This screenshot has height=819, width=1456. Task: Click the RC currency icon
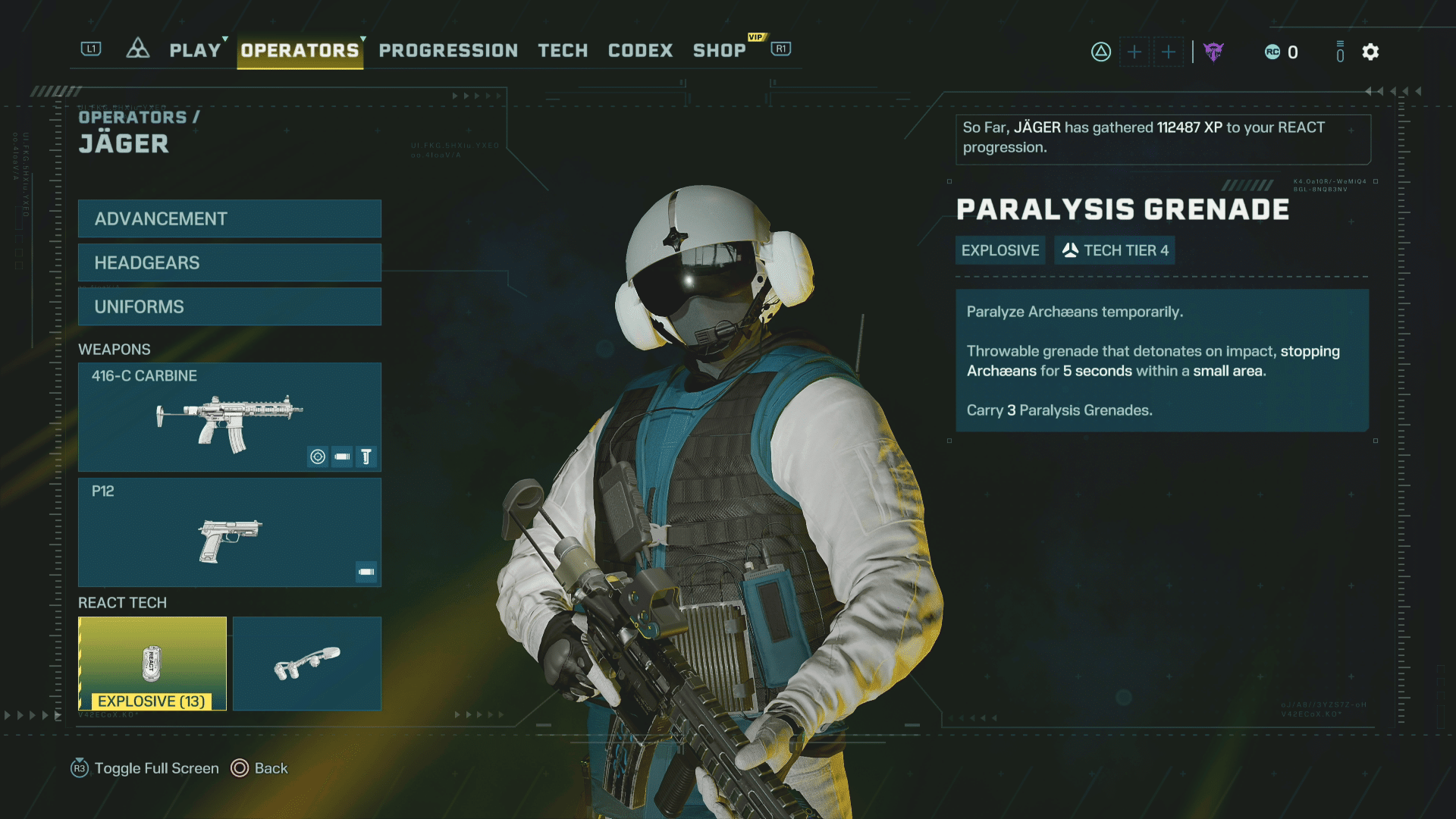point(1272,52)
